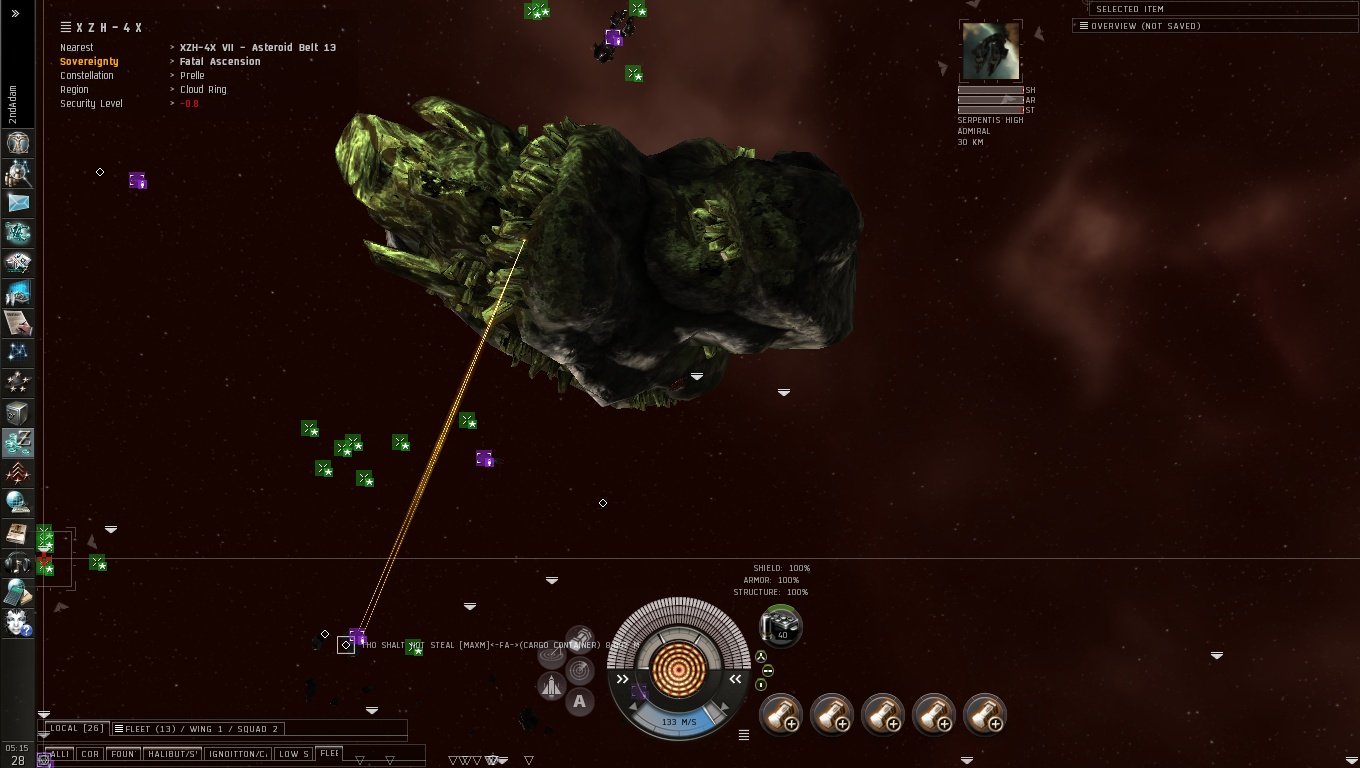Open the ship cargo hold icon
Image resolution: width=1360 pixels, height=768 pixels.
pyautogui.click(x=781, y=627)
